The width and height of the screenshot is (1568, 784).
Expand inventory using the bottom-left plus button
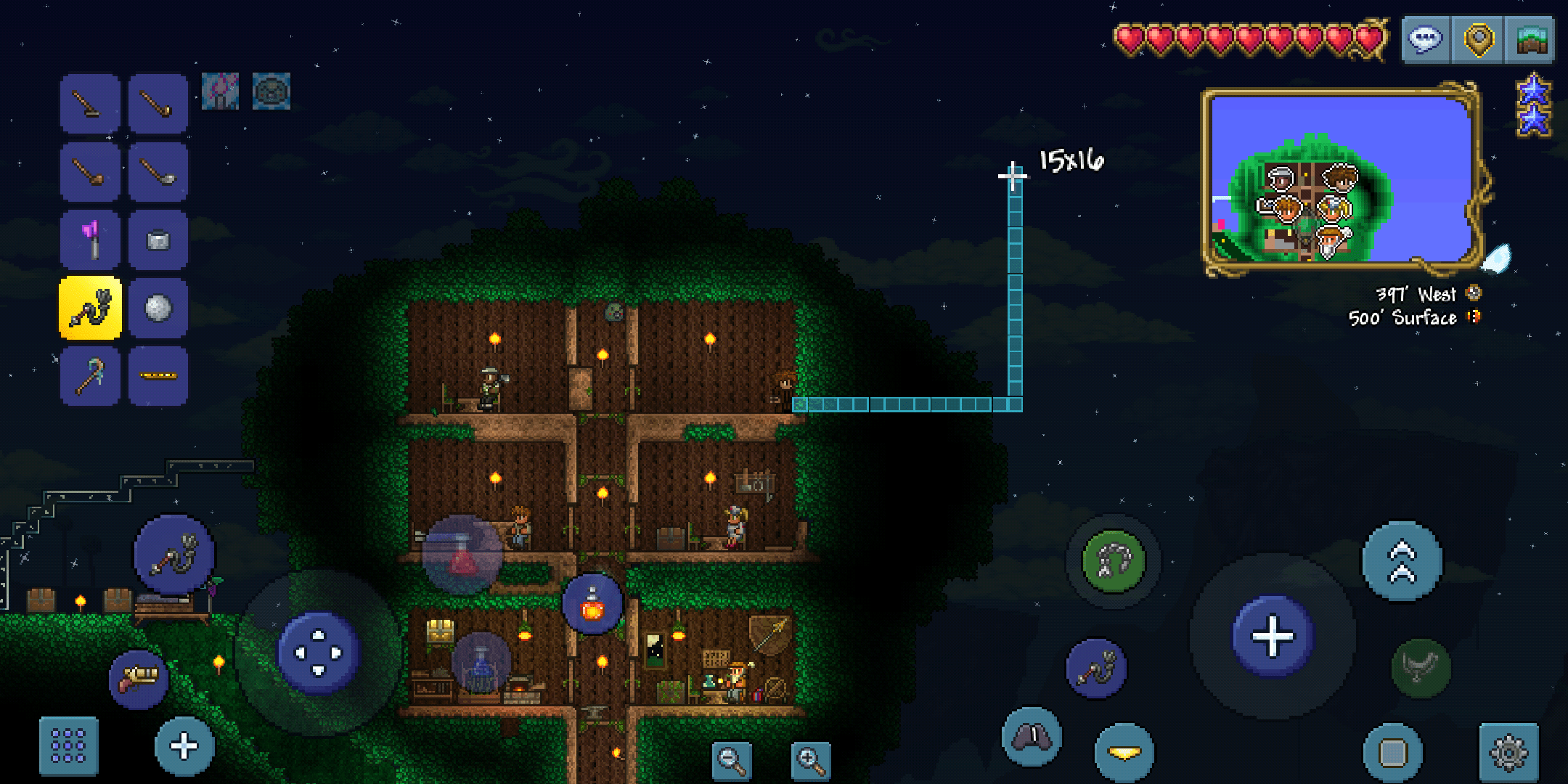(183, 746)
